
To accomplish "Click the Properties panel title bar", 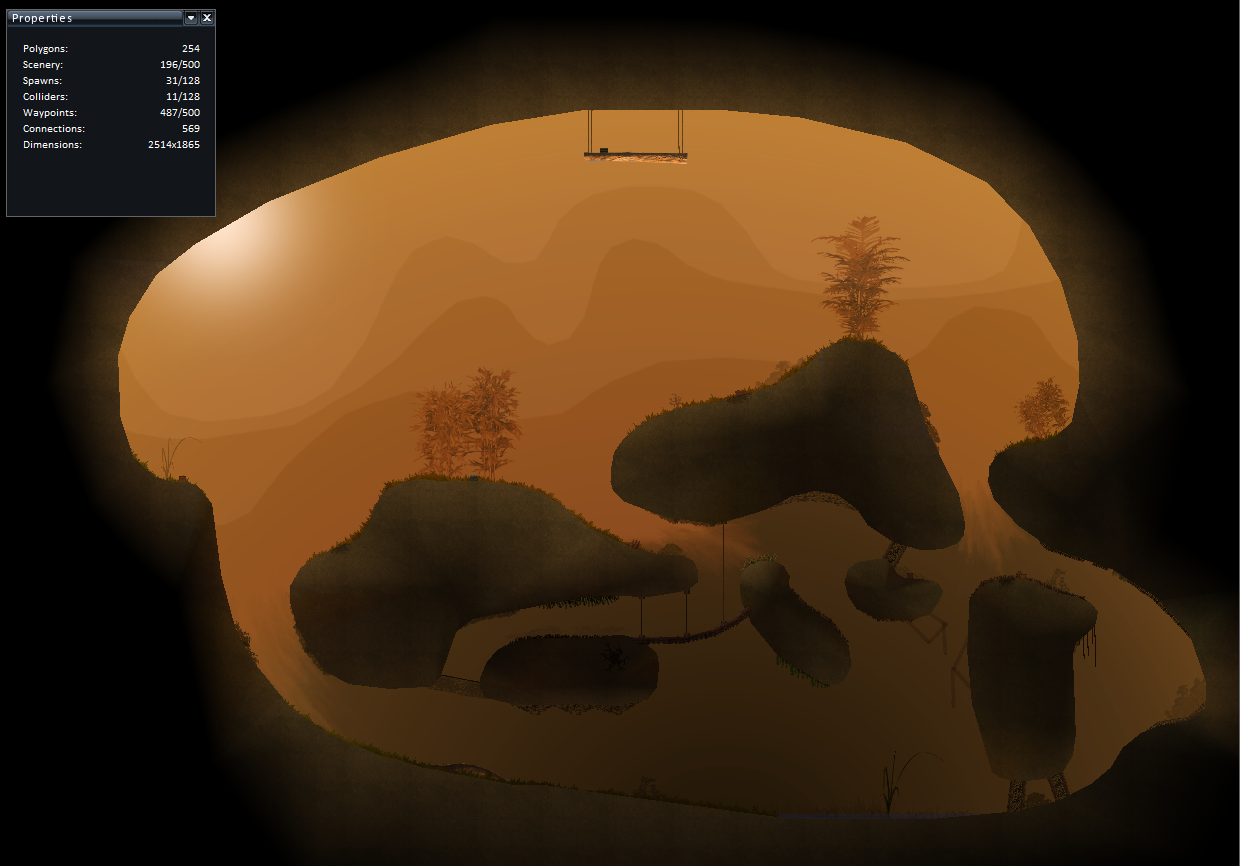I will point(95,18).
